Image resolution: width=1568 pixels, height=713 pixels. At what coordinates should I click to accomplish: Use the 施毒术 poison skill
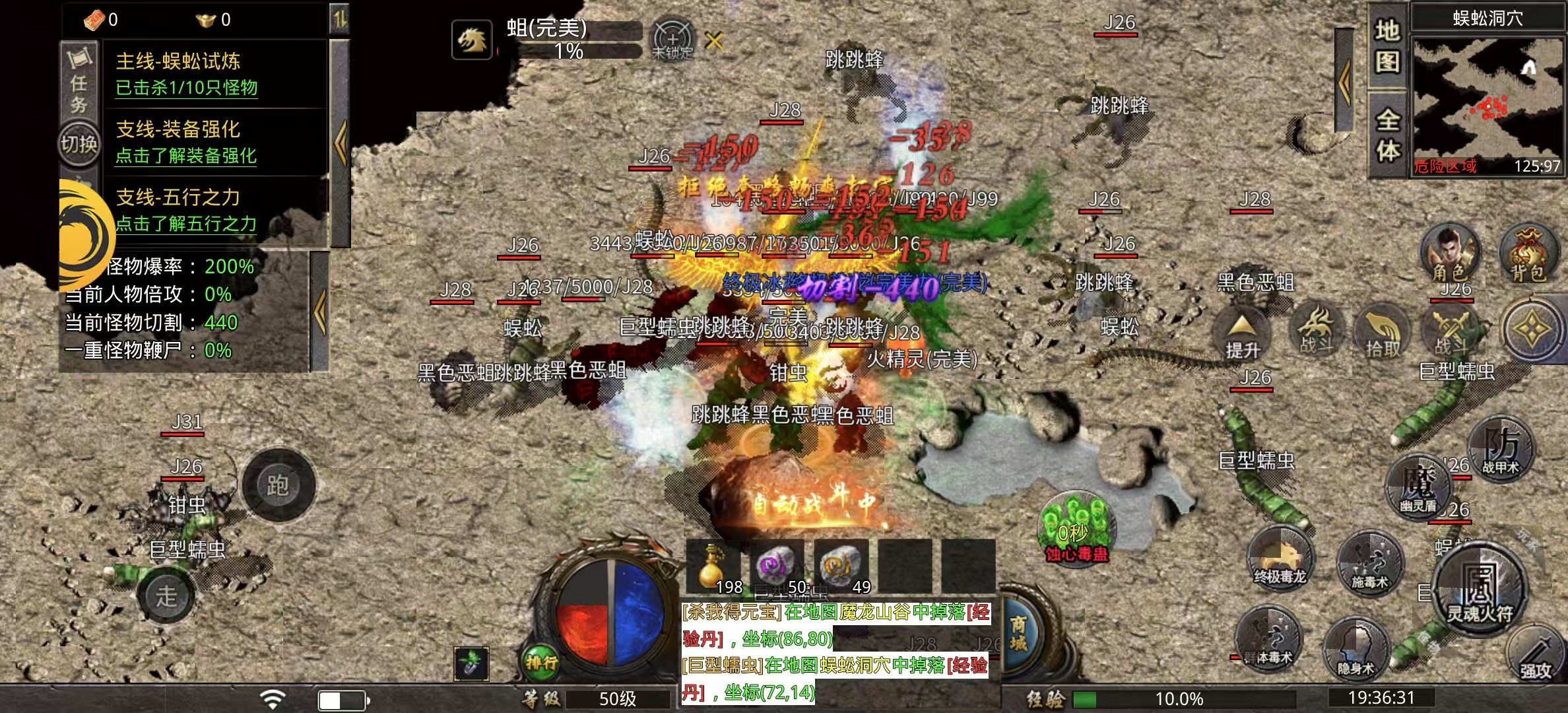pos(1369,564)
